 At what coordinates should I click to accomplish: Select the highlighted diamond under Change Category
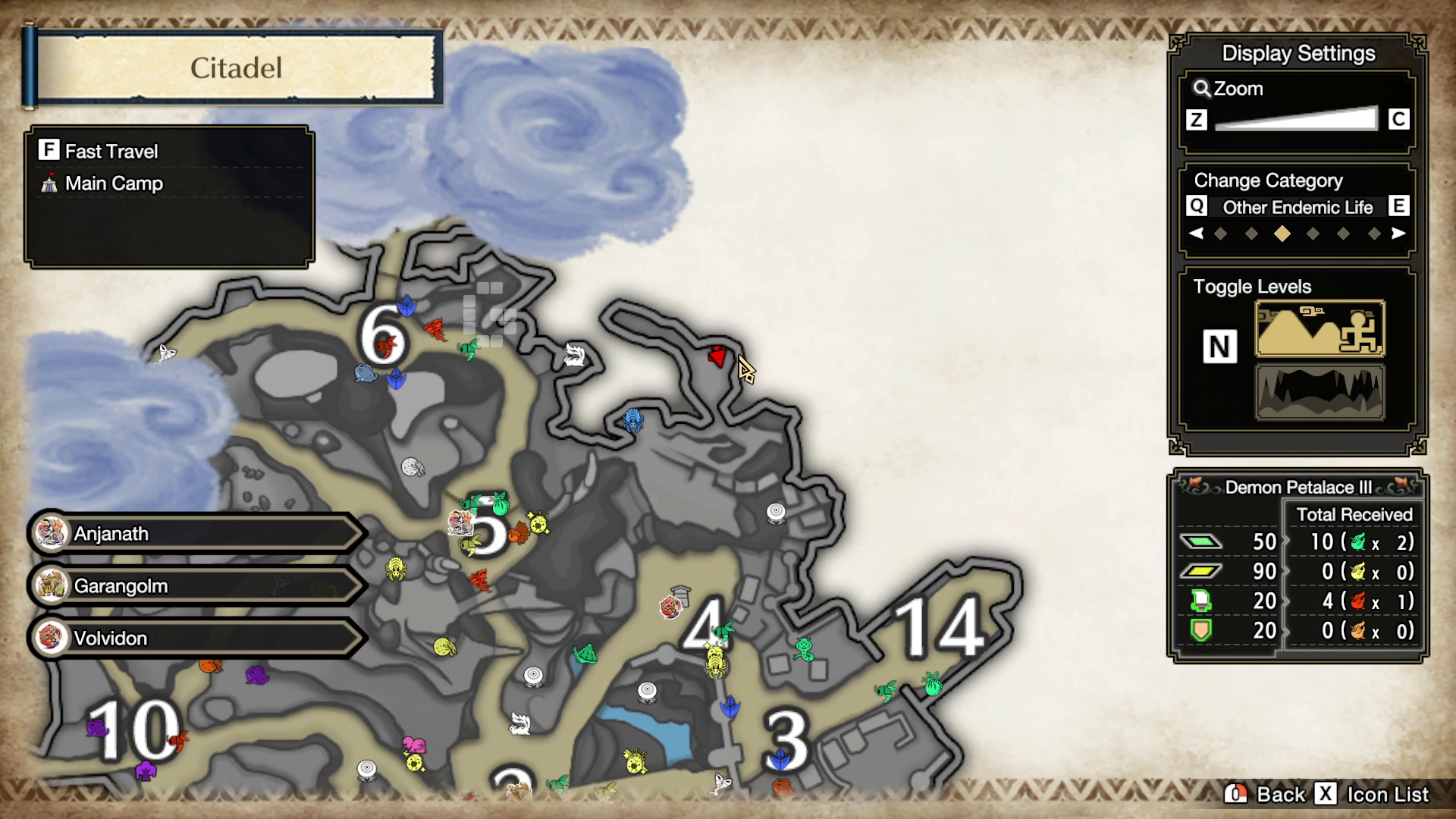point(1283,234)
